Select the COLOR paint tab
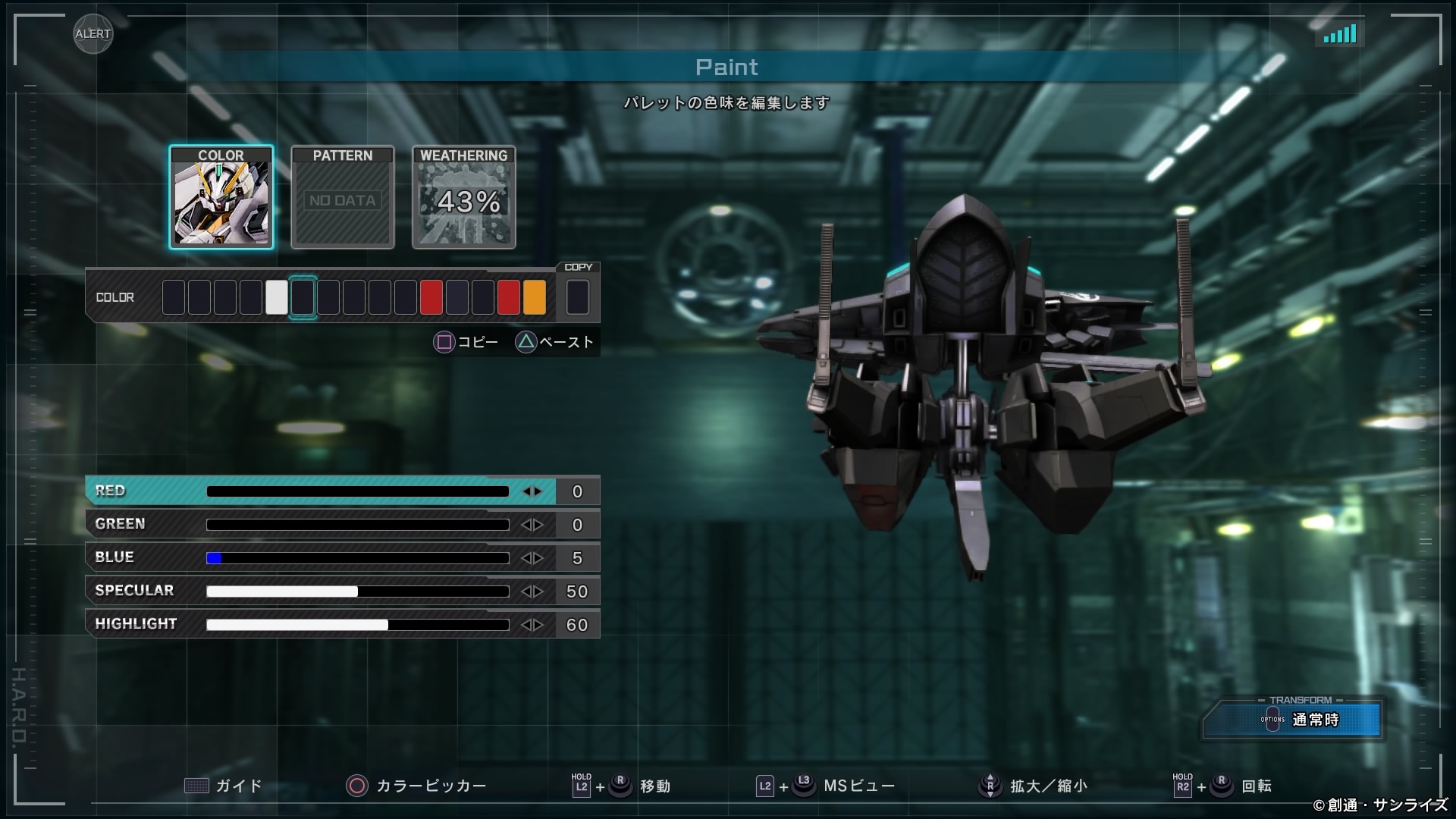The height and width of the screenshot is (819, 1456). click(x=221, y=197)
